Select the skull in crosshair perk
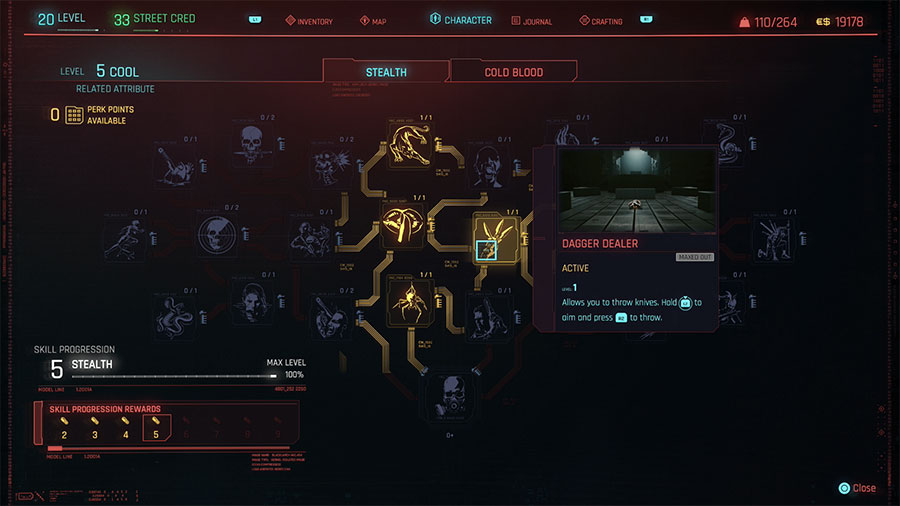This screenshot has height=506, width=900. (x=219, y=236)
